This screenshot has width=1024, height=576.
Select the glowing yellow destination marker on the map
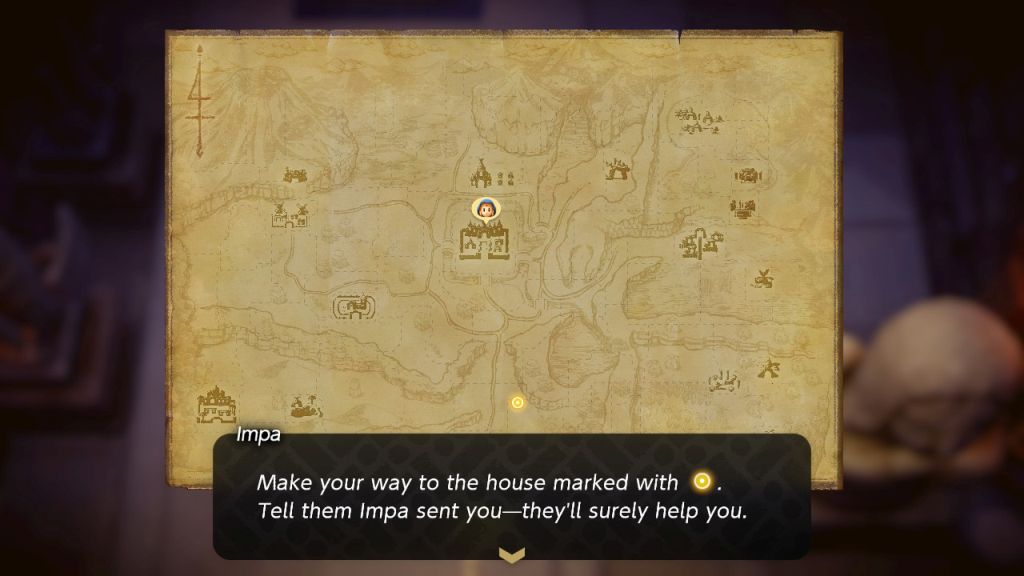tap(517, 402)
